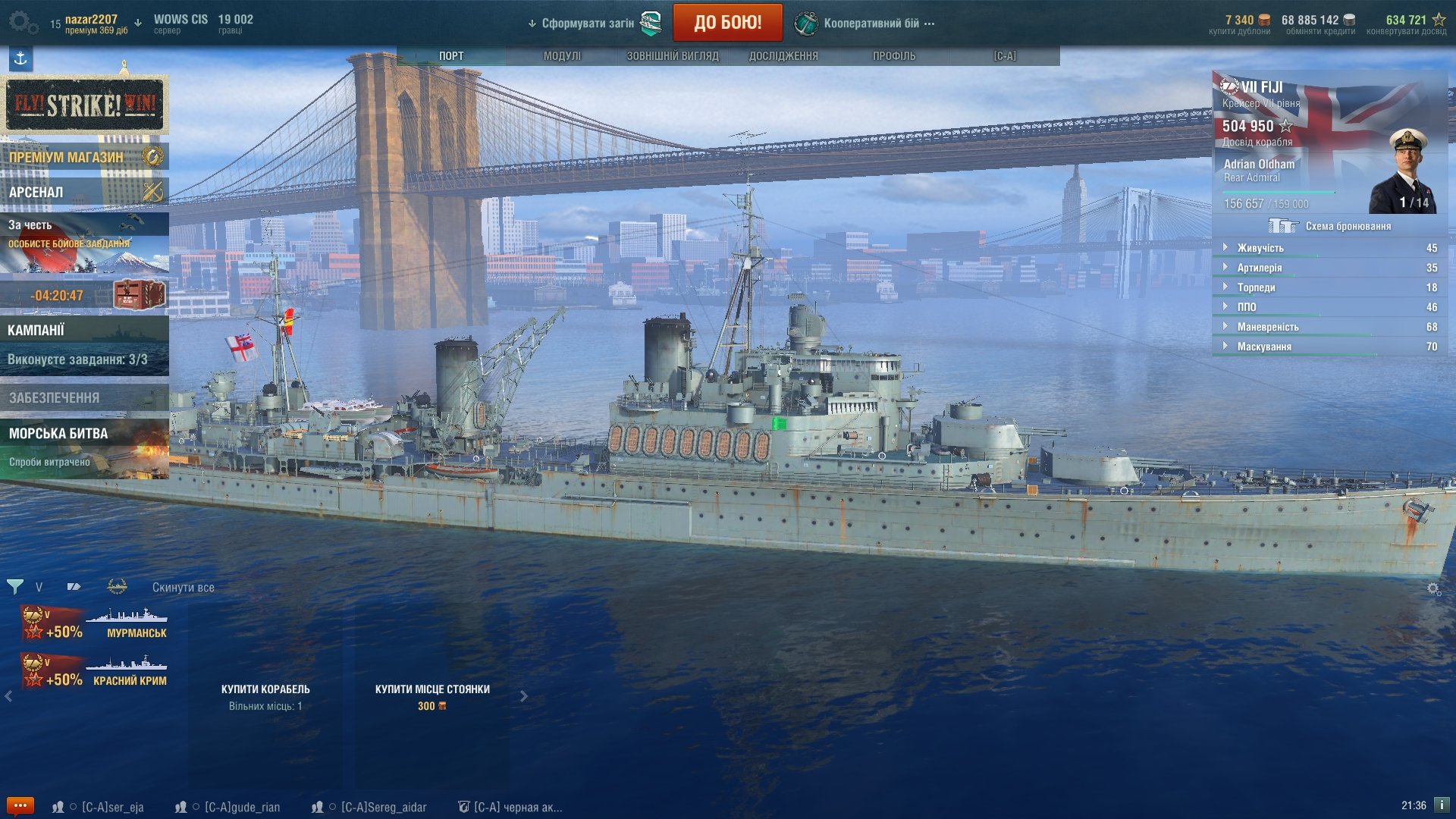Reset carousel filters with Скинути все

pos(183,588)
